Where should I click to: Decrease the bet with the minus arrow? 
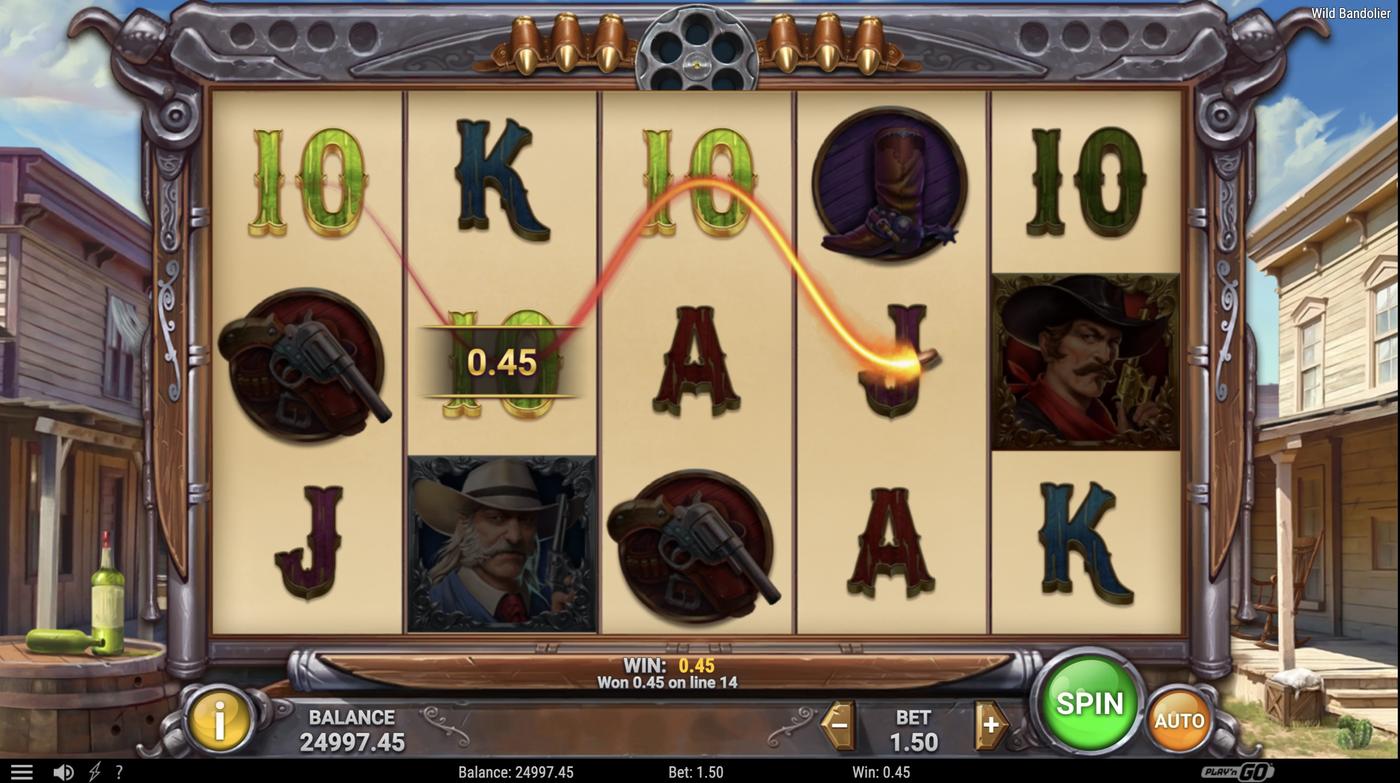click(x=836, y=722)
